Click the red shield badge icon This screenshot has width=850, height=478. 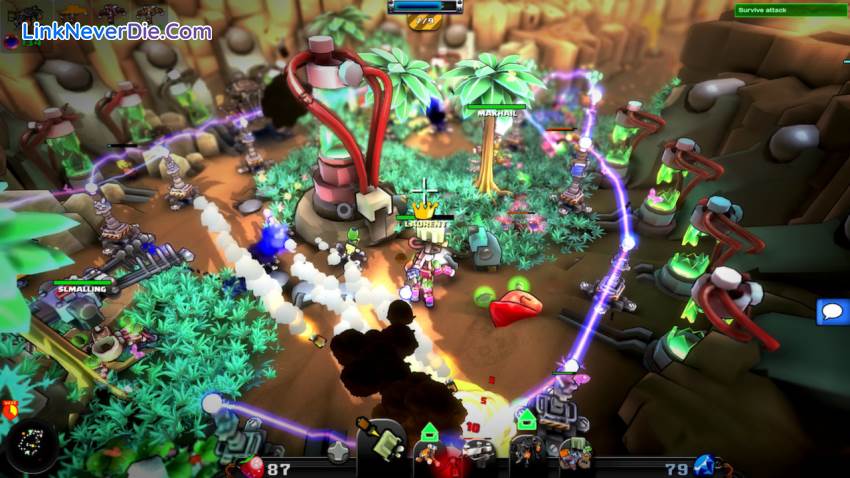tap(12, 407)
